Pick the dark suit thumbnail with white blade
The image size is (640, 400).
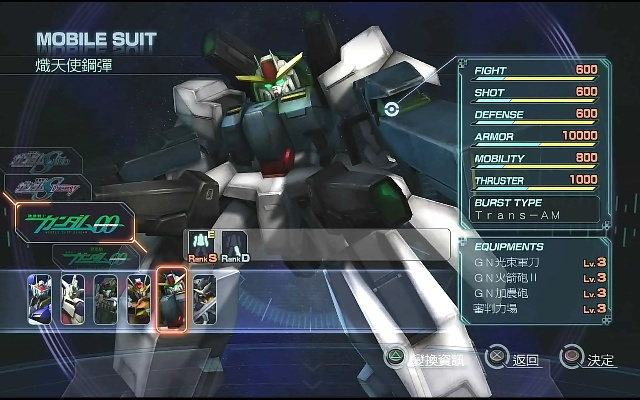204,299
